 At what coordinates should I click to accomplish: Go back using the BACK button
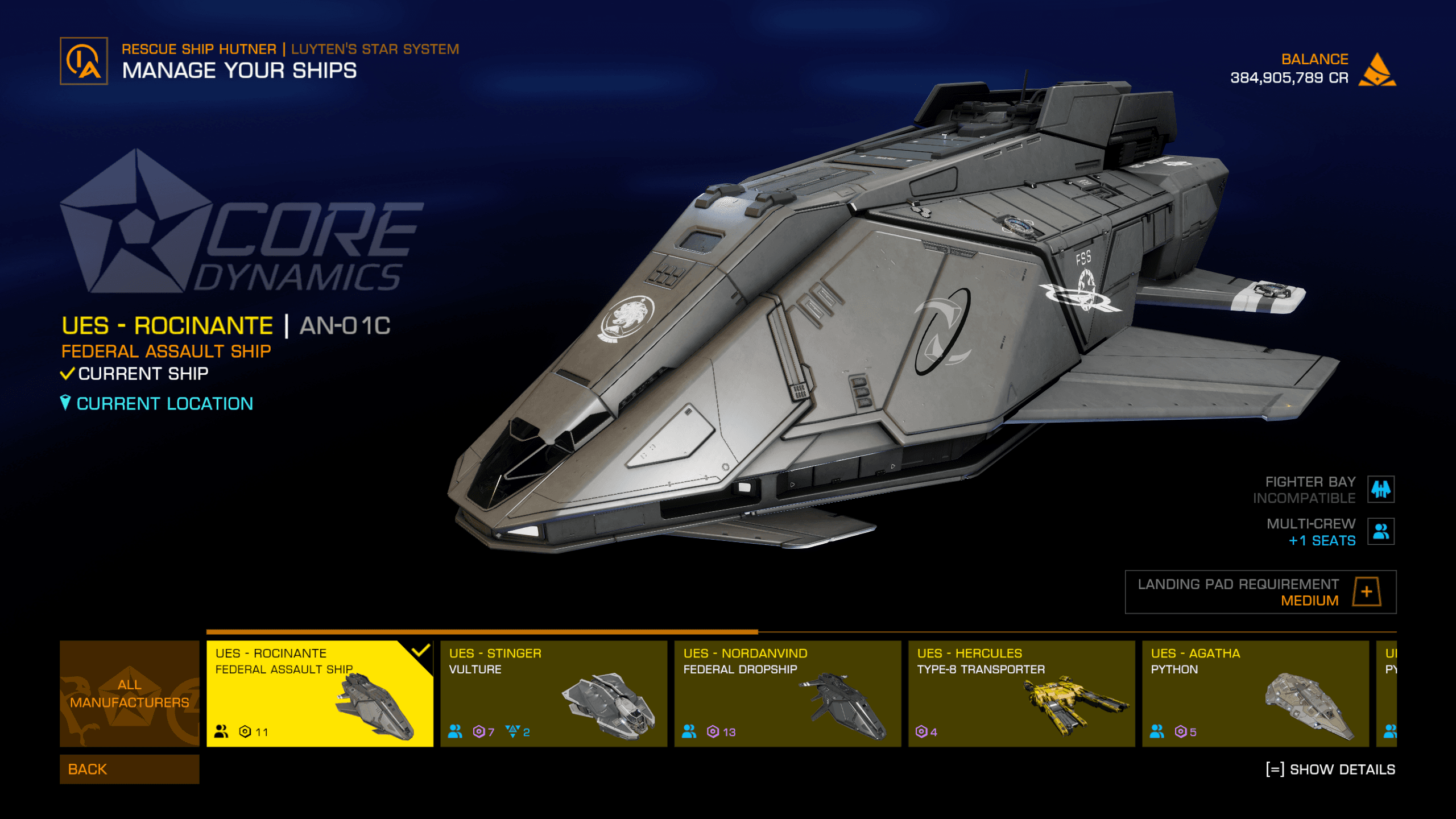point(129,769)
